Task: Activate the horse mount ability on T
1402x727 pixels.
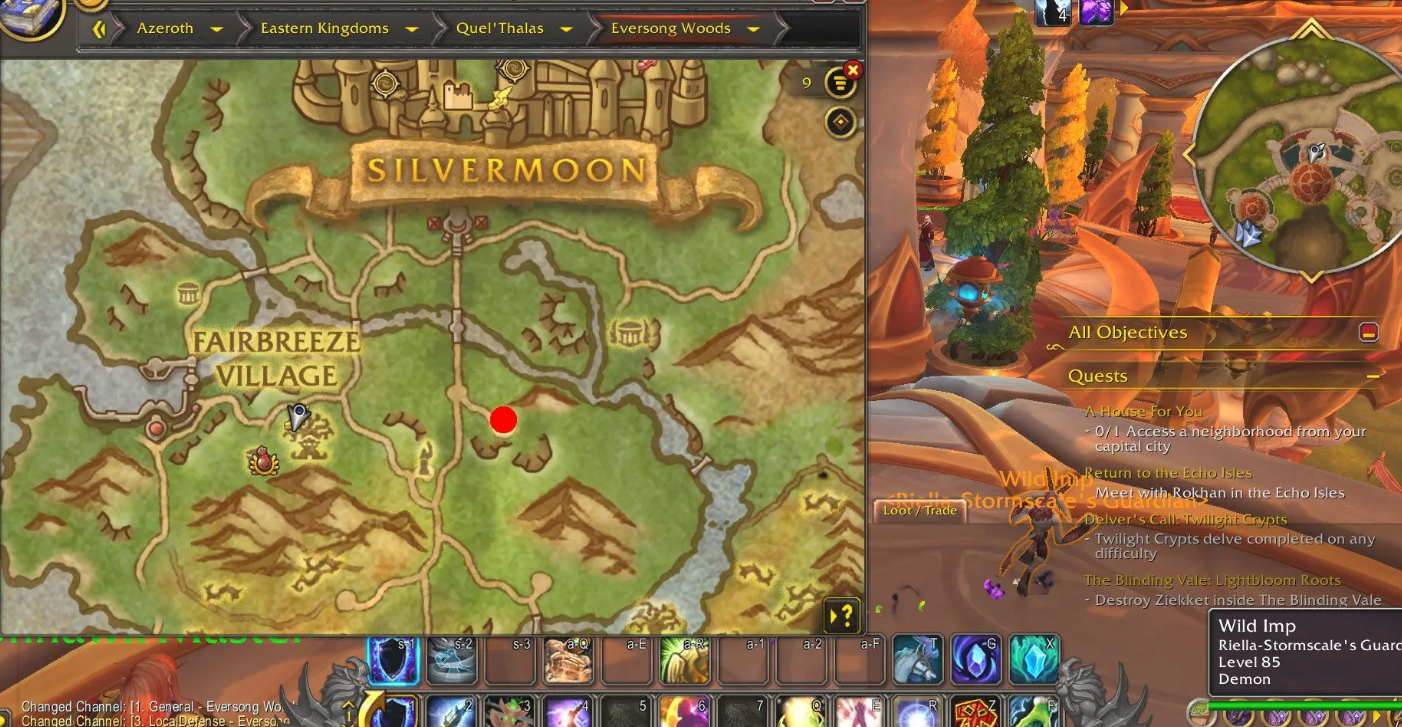Action: point(916,660)
